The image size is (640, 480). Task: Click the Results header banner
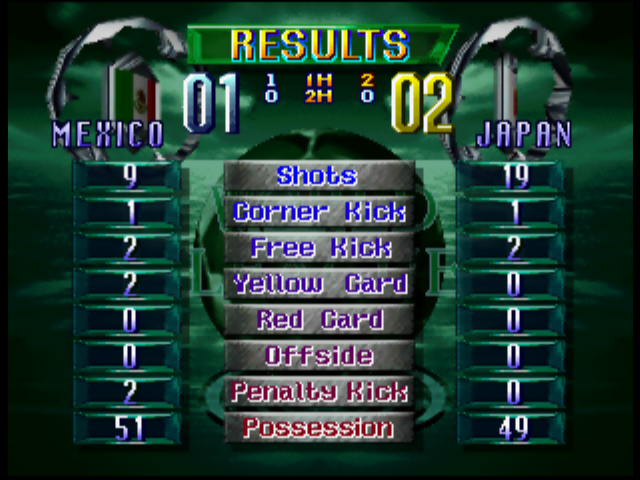point(320,44)
